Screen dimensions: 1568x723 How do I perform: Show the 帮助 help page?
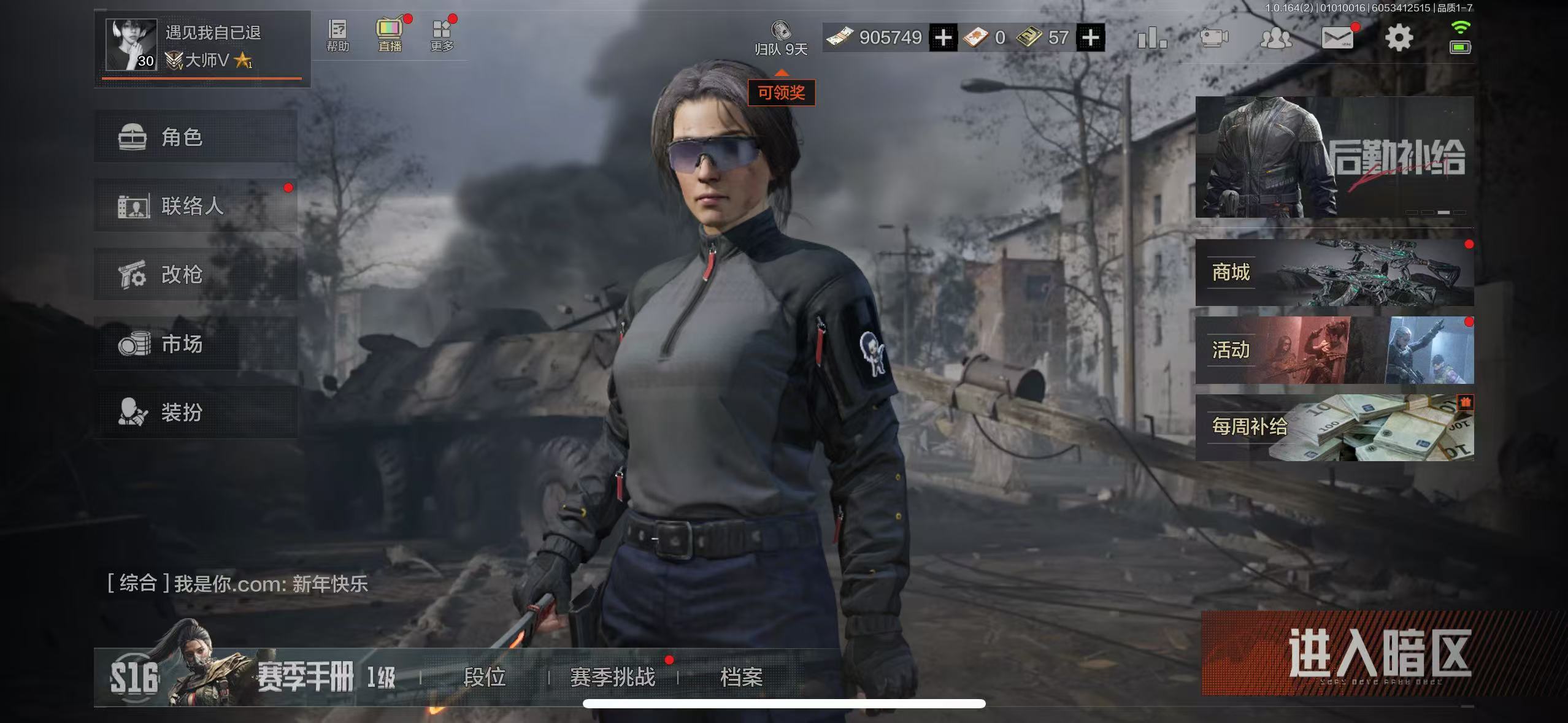[x=337, y=36]
